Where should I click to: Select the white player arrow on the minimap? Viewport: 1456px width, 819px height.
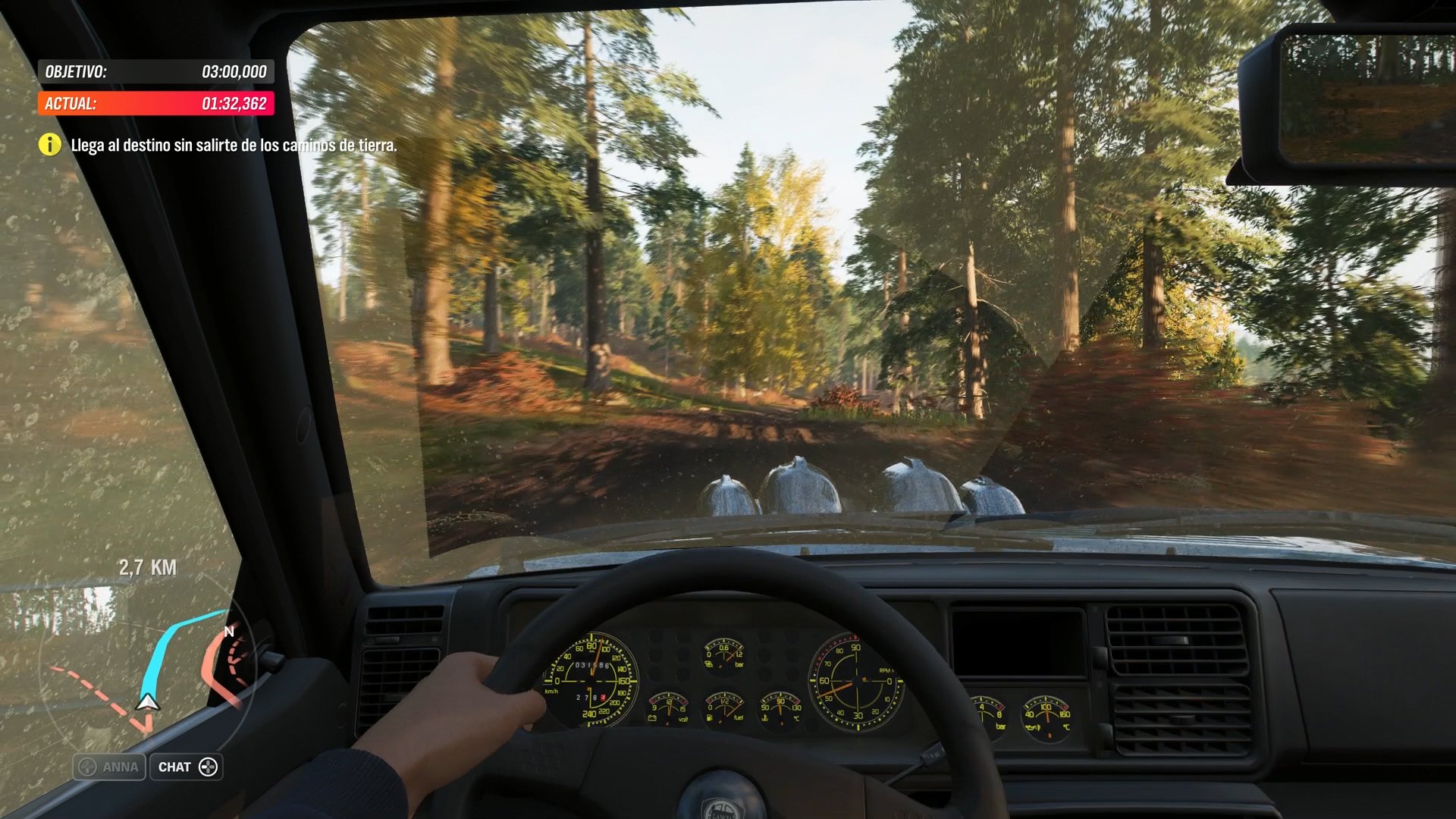coord(146,701)
